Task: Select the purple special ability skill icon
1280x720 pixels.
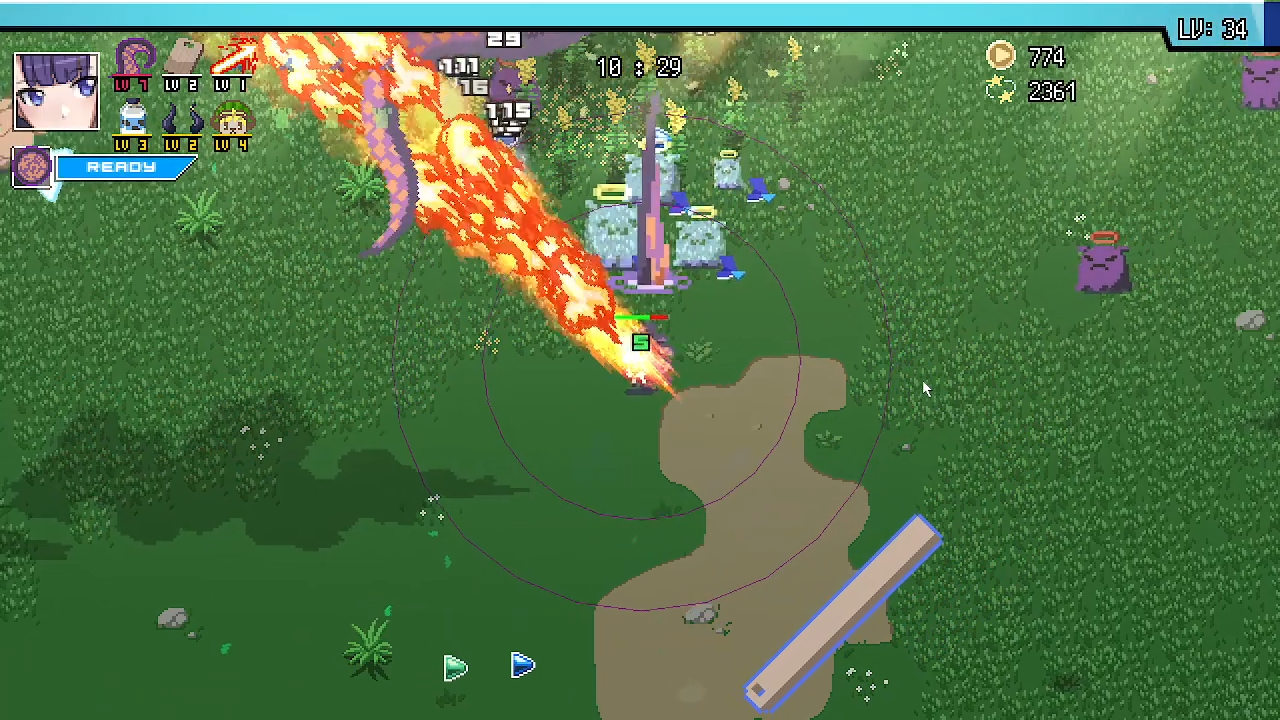Action: (x=31, y=166)
